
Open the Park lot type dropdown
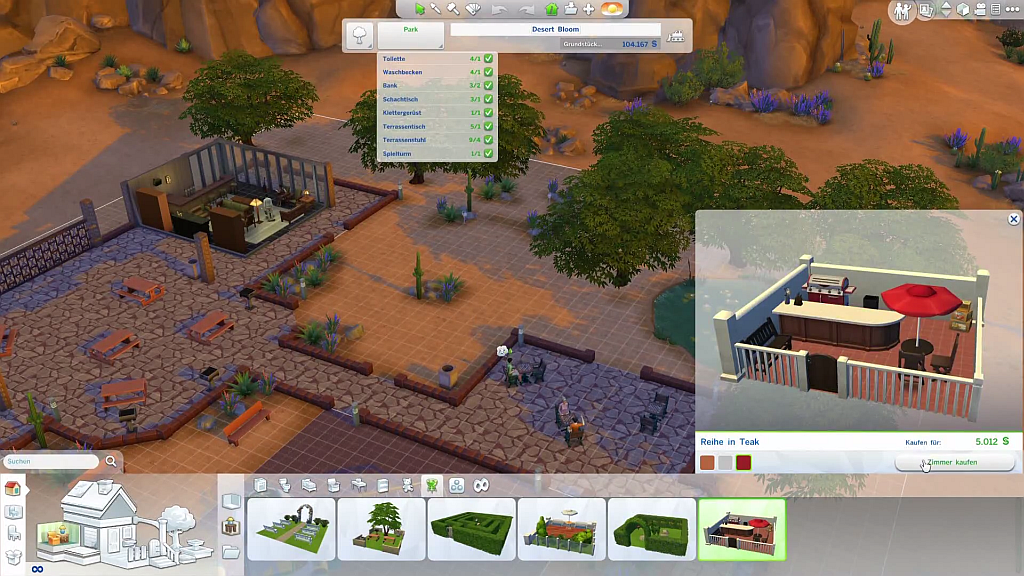[x=411, y=36]
